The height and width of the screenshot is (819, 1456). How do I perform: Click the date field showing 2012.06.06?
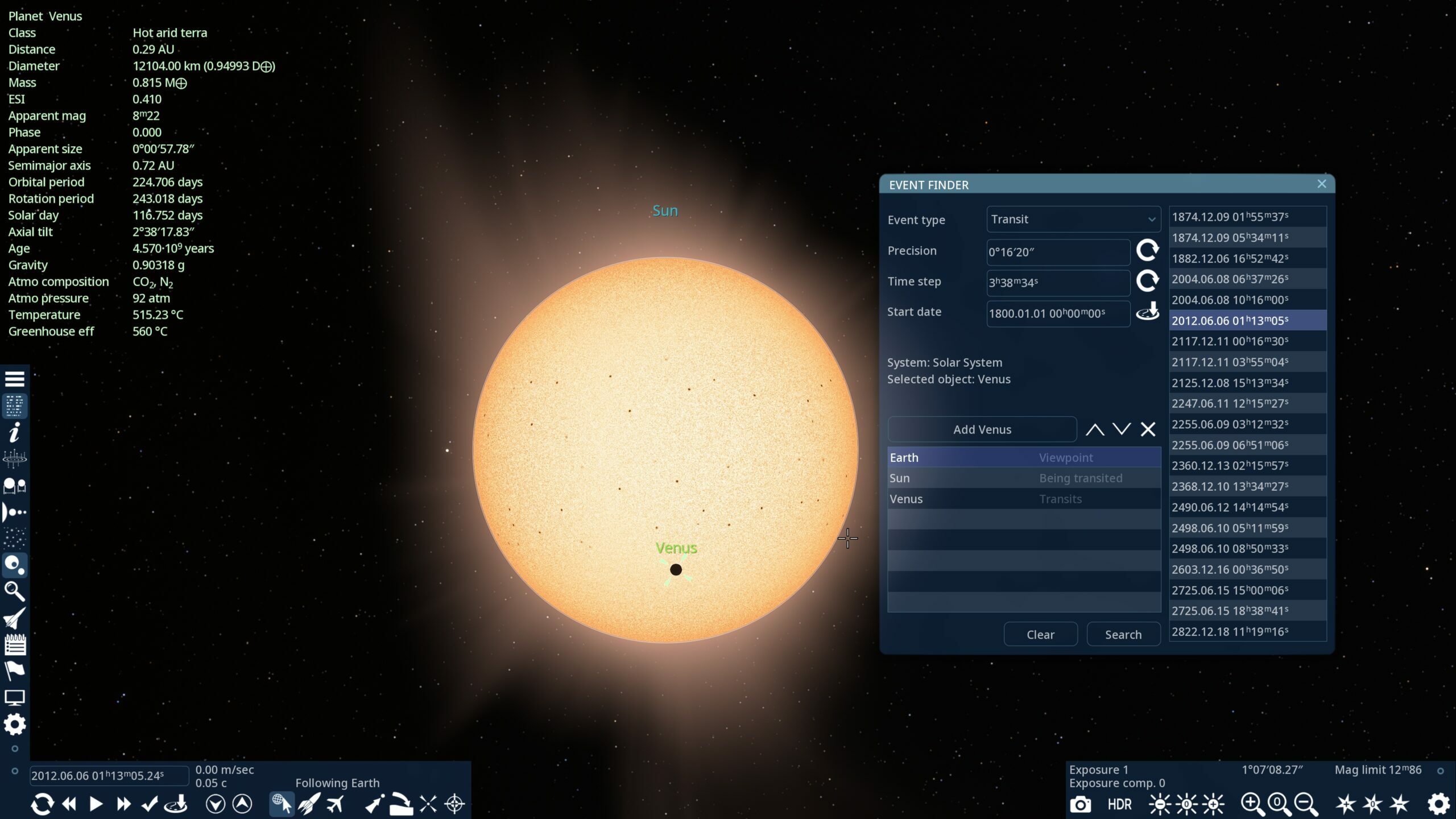click(108, 775)
